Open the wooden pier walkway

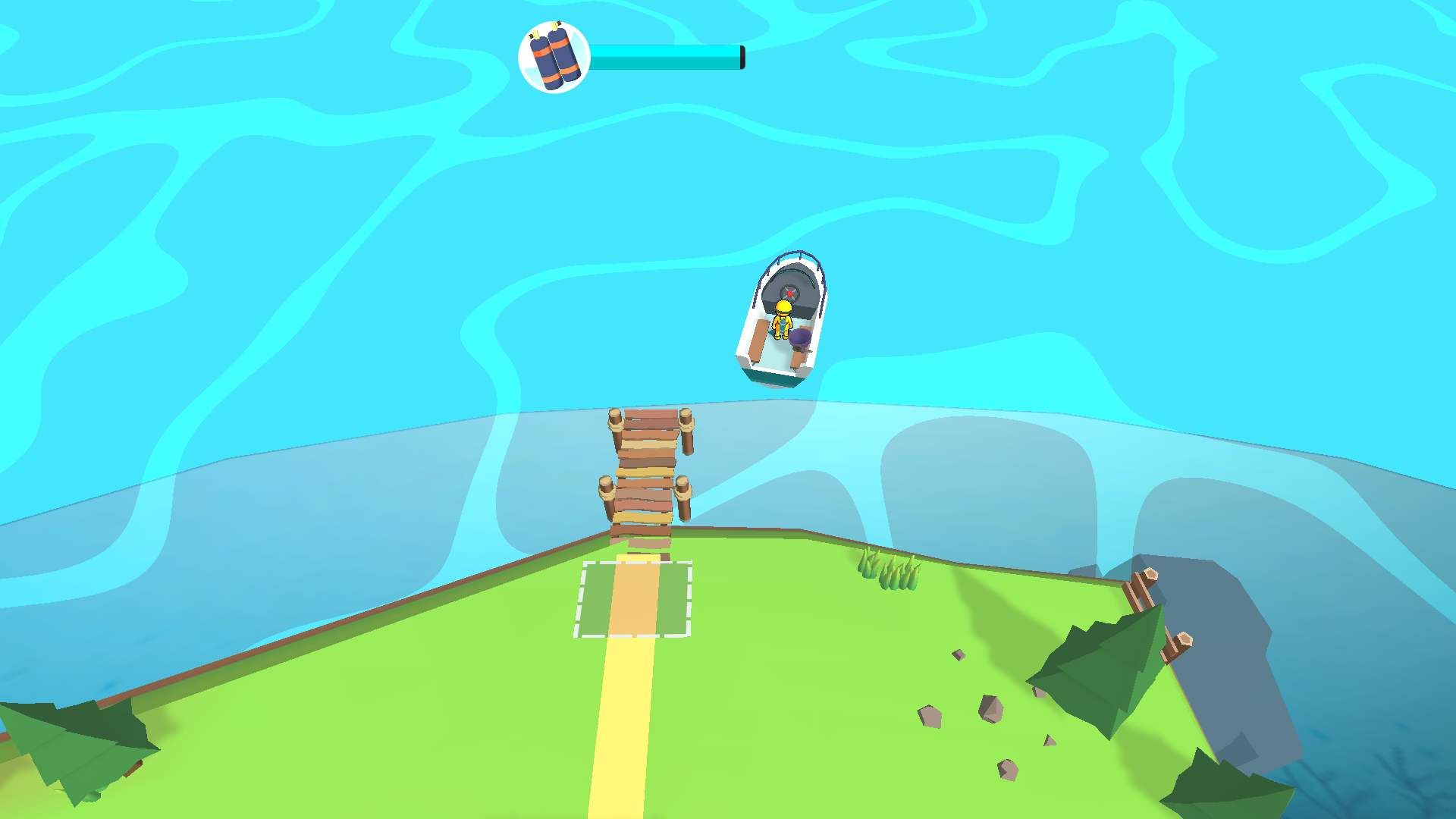point(648,470)
